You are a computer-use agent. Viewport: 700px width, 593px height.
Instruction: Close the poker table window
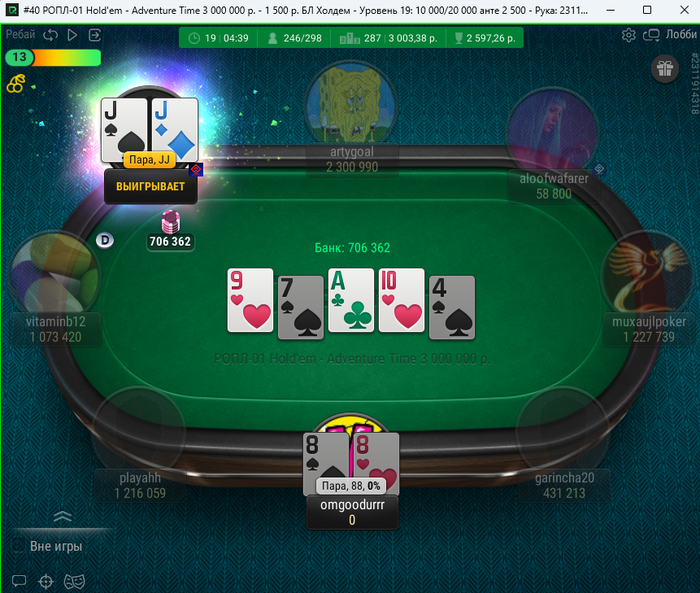679,9
